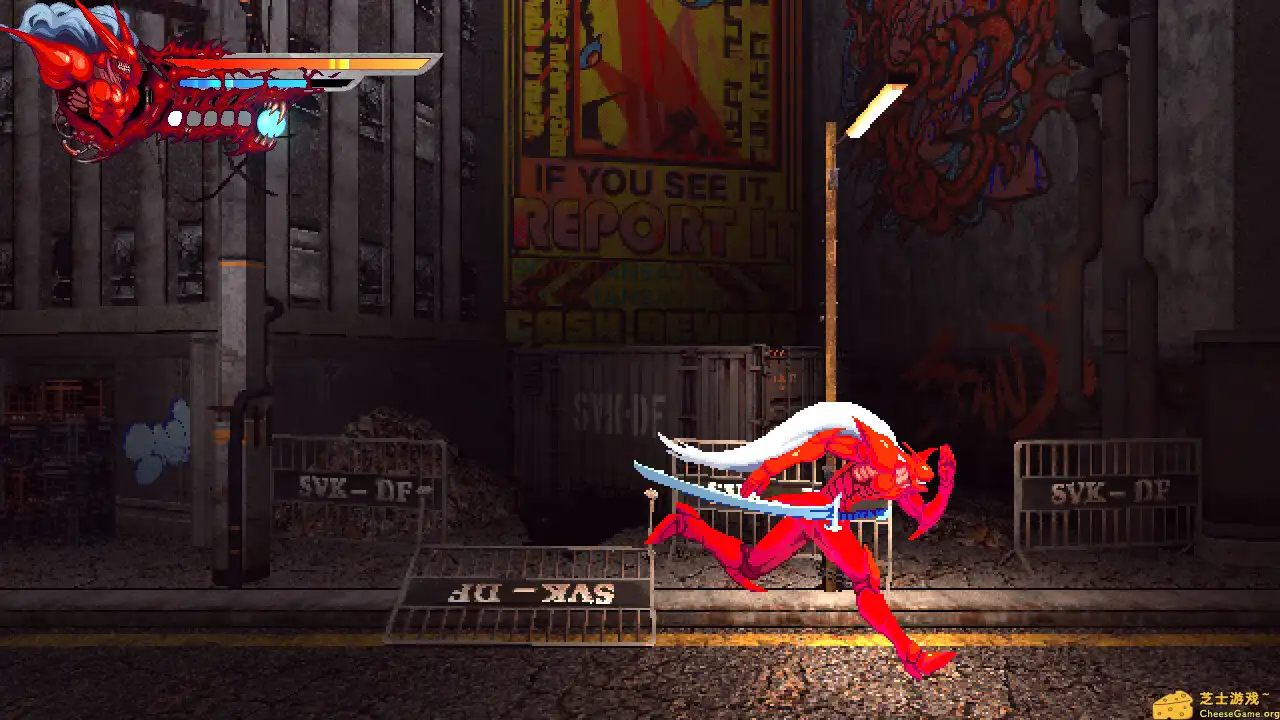Screen dimensions: 1280x720
Task: Select the glowing blue energy orb icon
Action: coord(271,123)
